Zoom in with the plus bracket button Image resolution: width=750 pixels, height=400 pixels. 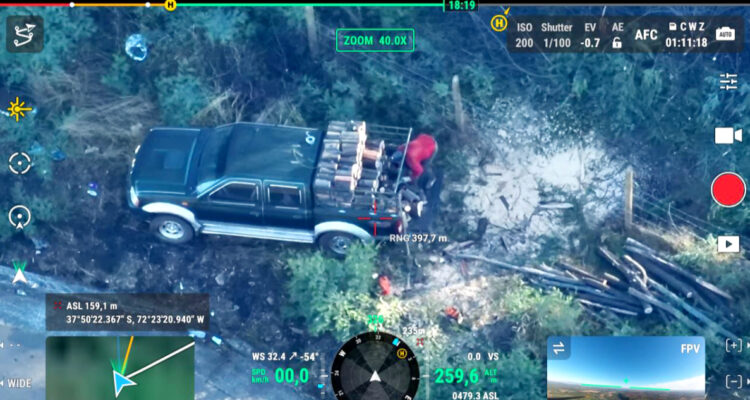coord(734,345)
